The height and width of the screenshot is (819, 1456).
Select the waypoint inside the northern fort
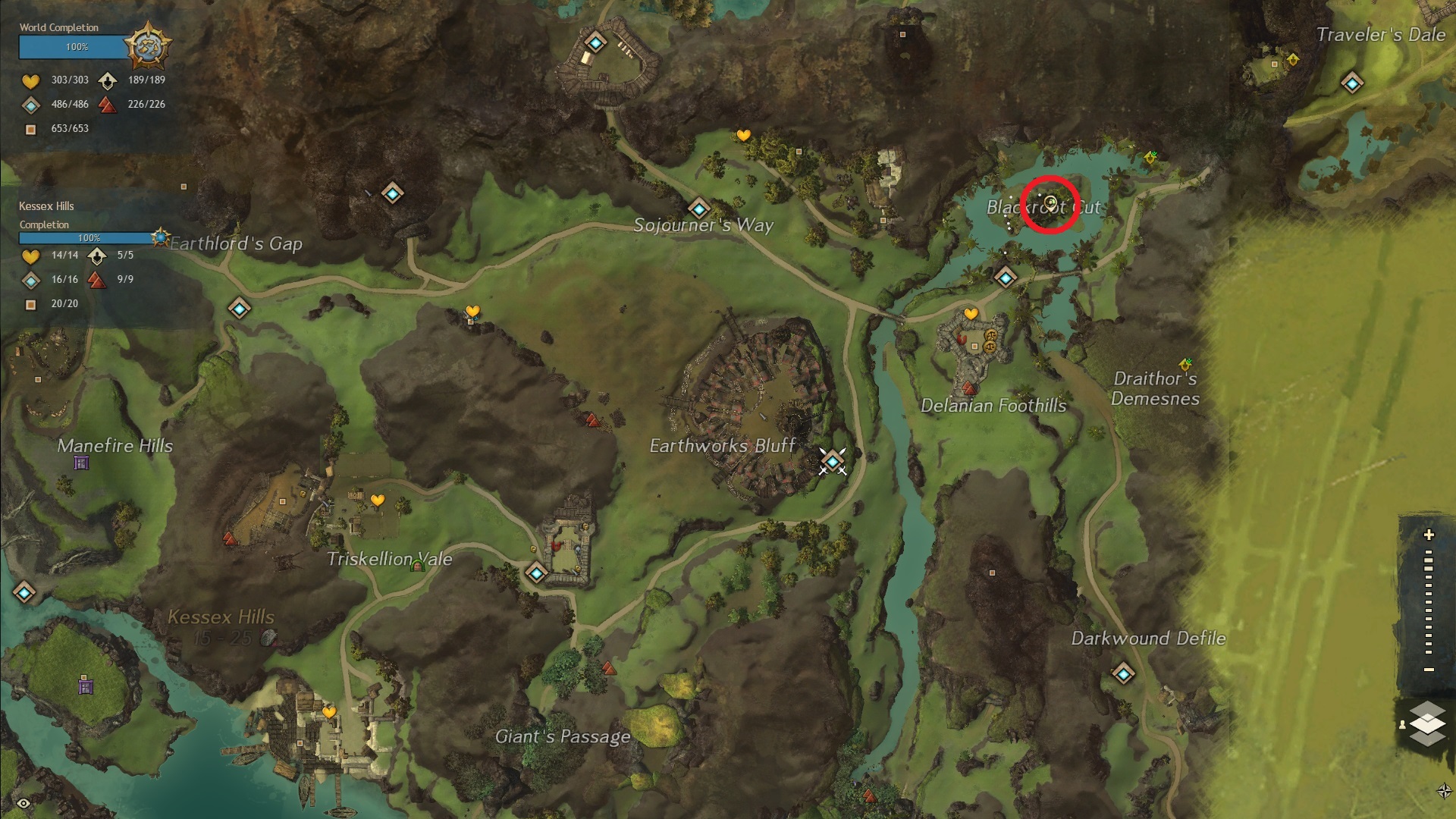(x=595, y=42)
